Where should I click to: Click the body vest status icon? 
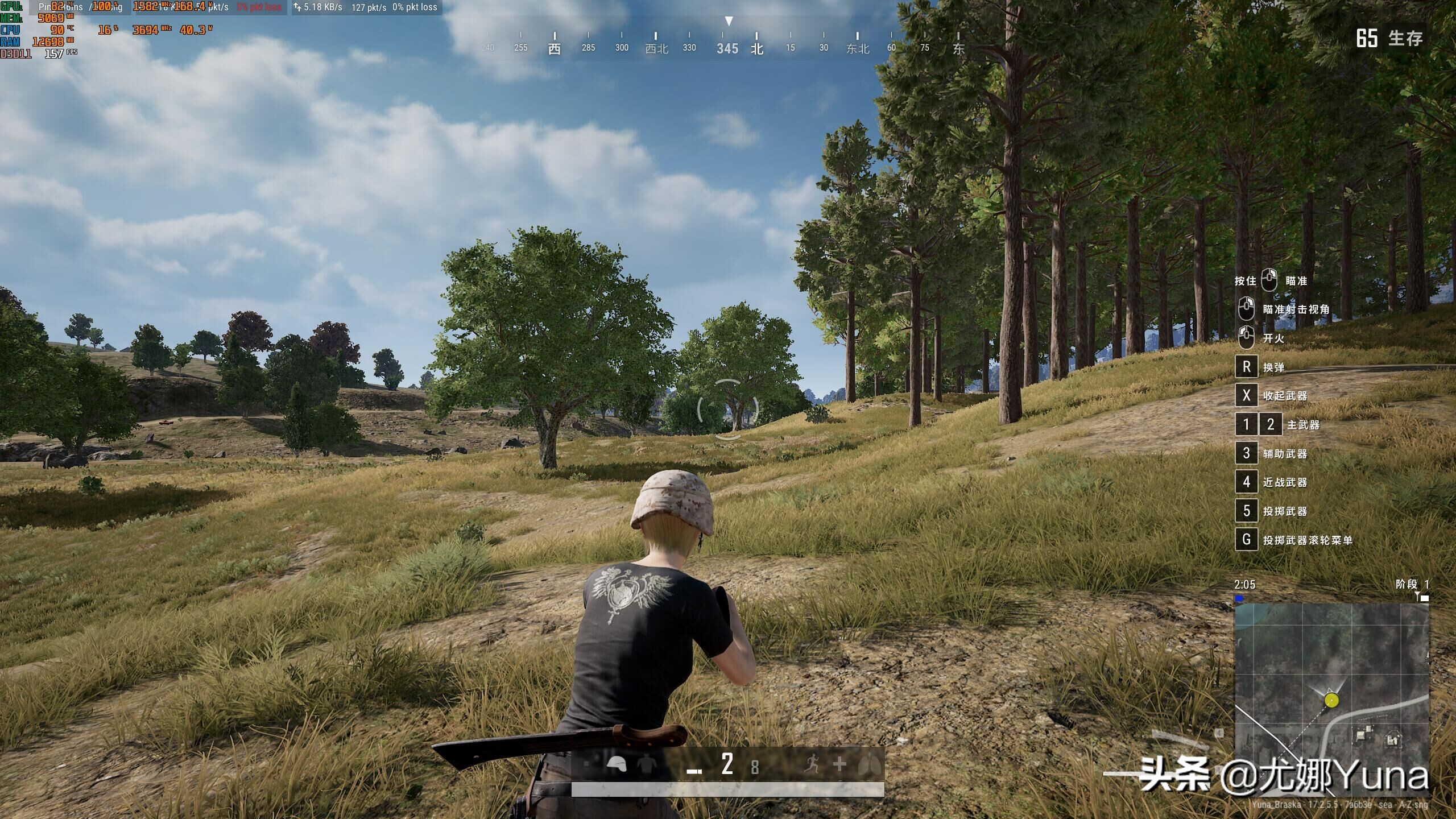646,764
